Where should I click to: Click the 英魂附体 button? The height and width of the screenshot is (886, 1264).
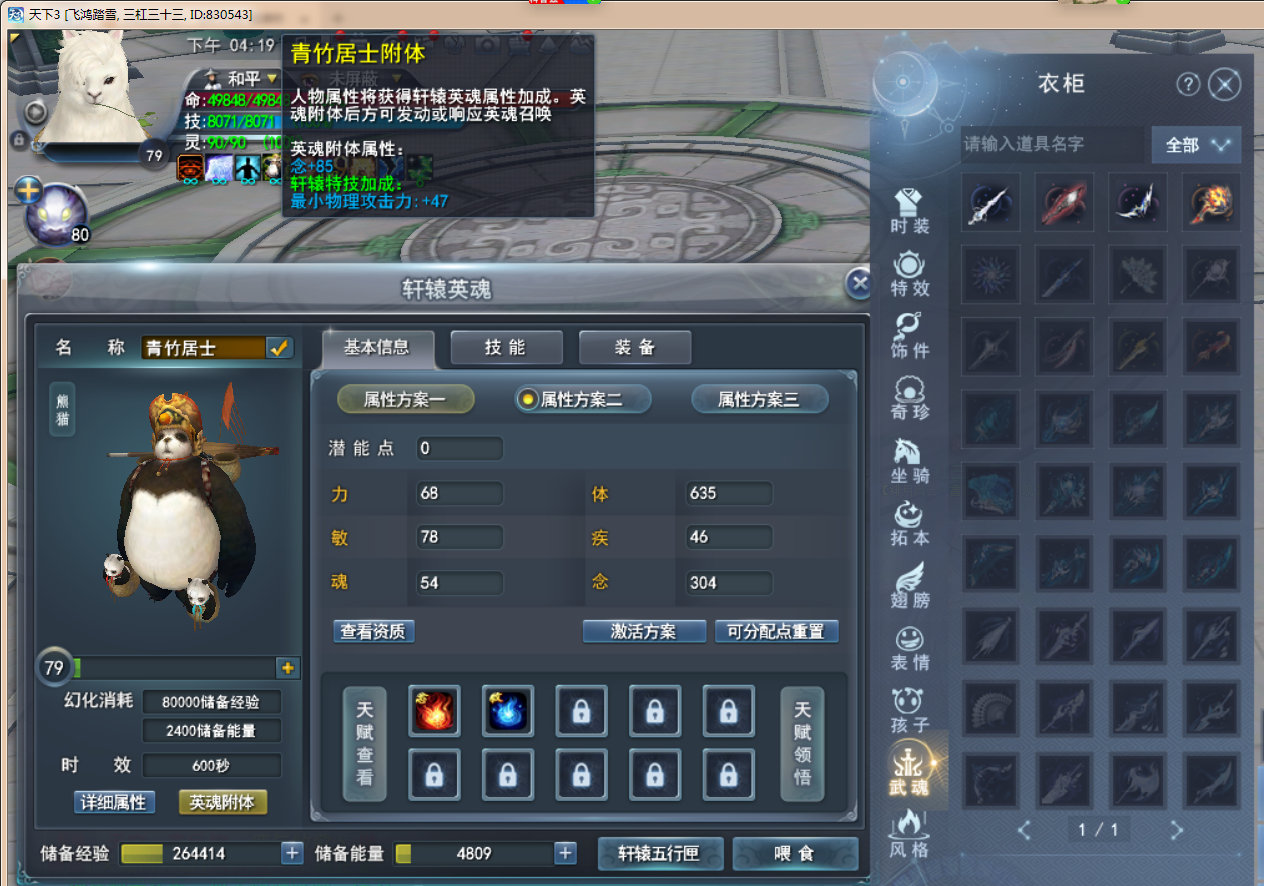point(222,802)
